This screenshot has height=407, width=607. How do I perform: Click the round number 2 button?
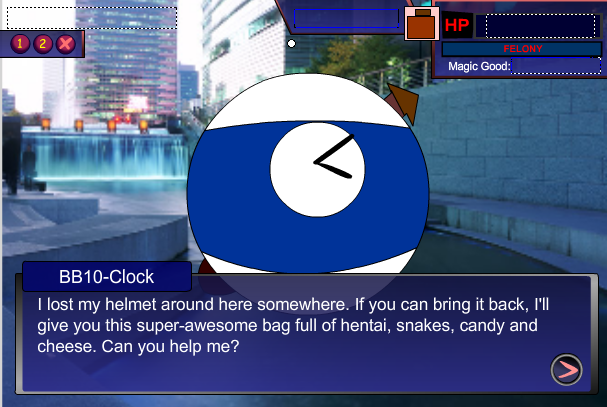pyautogui.click(x=43, y=43)
